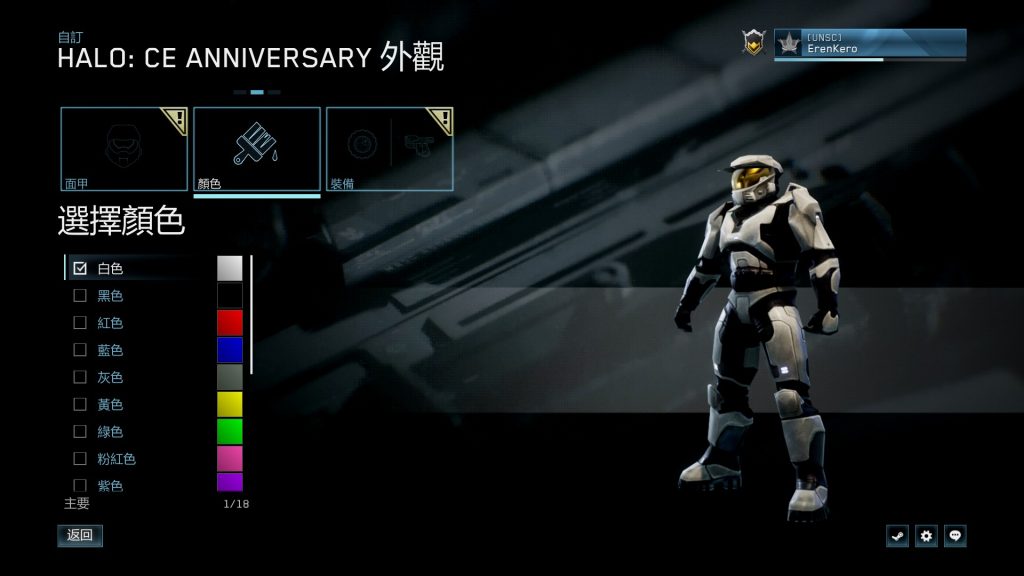The height and width of the screenshot is (576, 1024).
Task: Click the red color swatch
Action: (x=230, y=322)
